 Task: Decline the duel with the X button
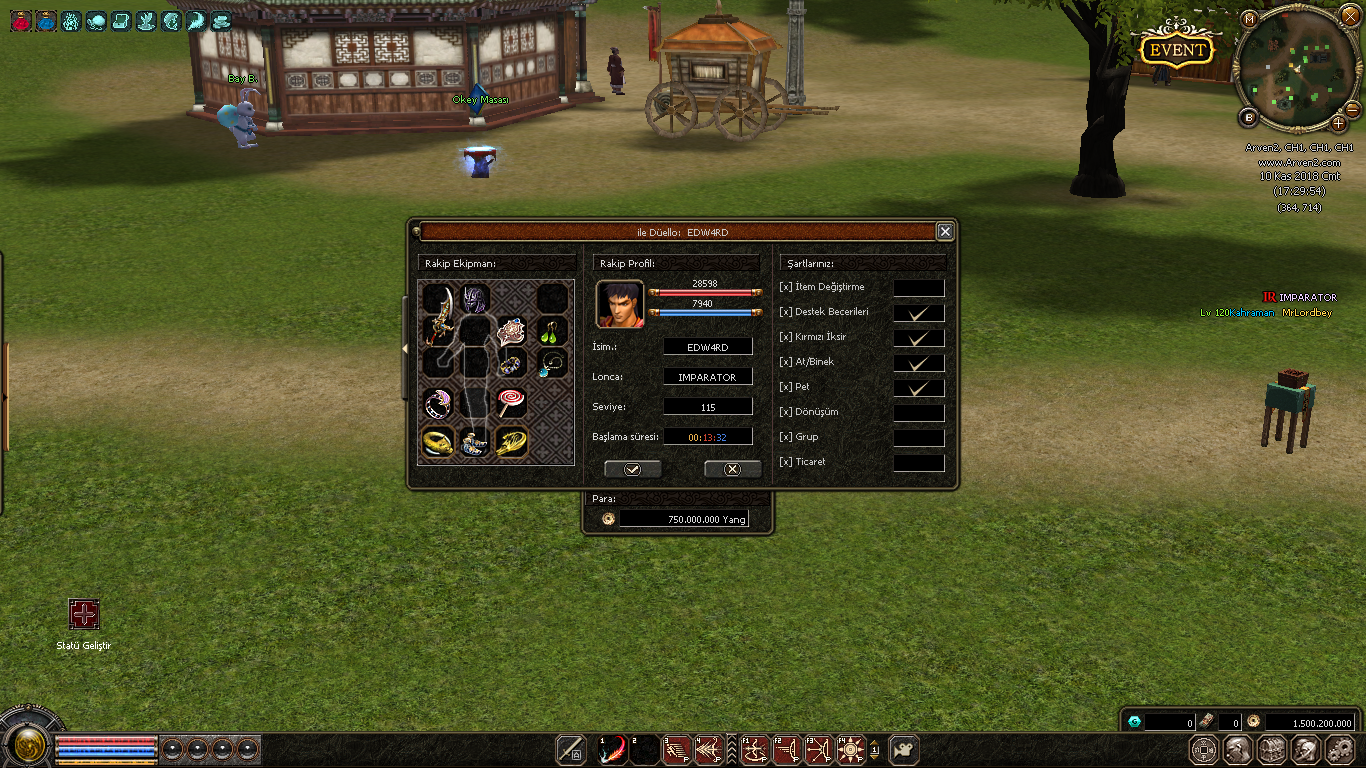tap(732, 469)
